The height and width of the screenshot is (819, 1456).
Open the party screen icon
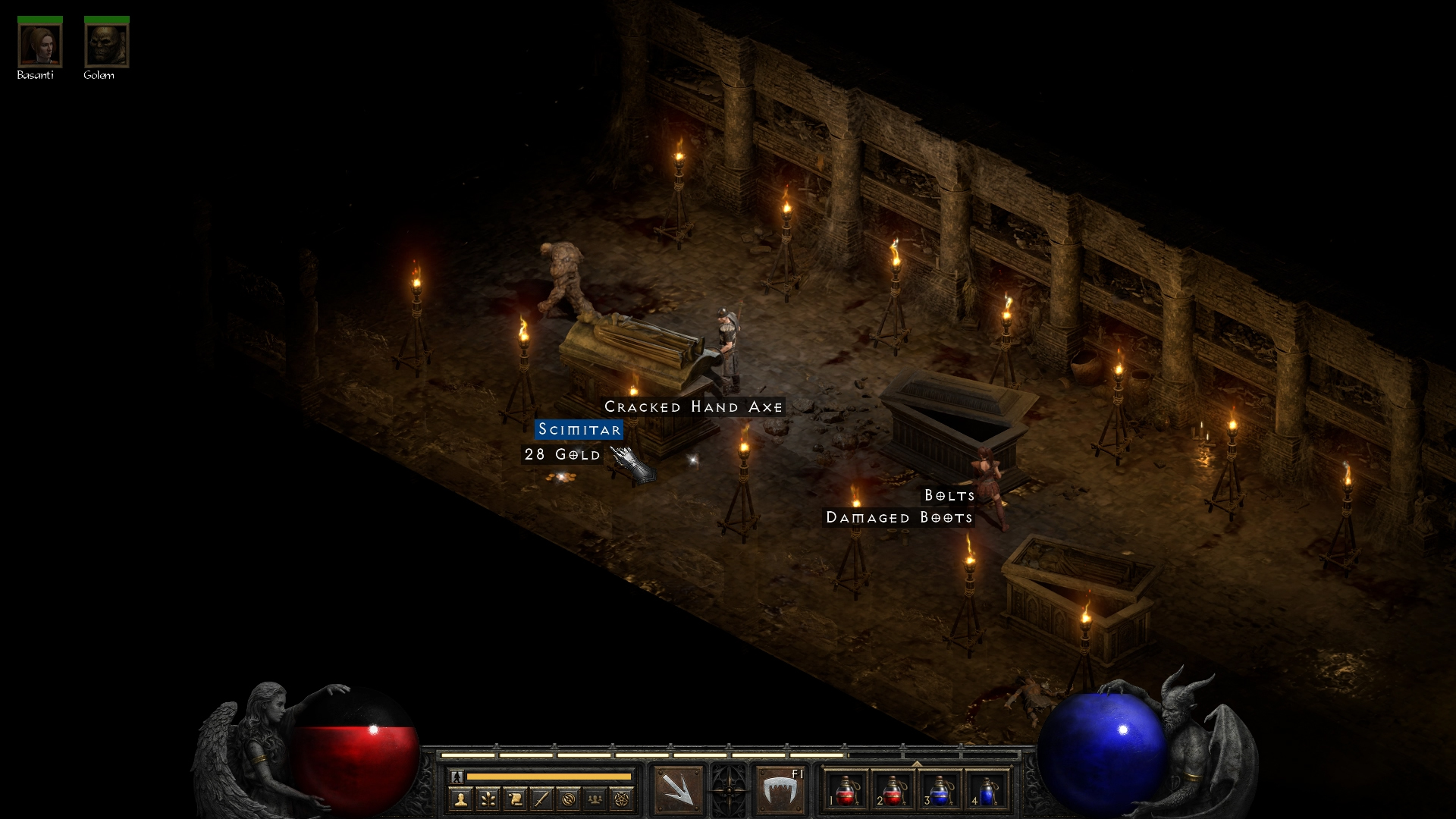click(595, 799)
